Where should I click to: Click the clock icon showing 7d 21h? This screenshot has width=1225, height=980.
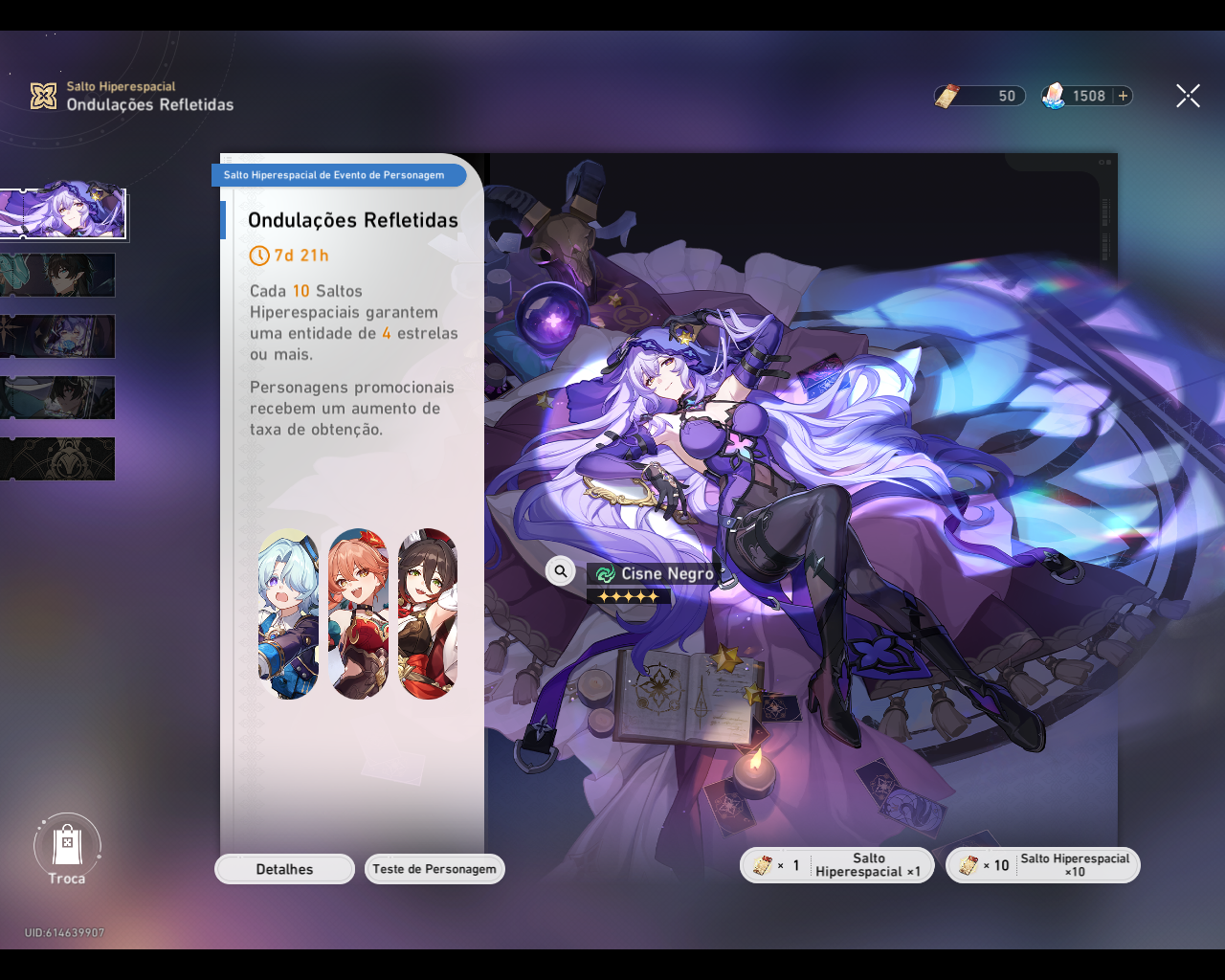258,255
